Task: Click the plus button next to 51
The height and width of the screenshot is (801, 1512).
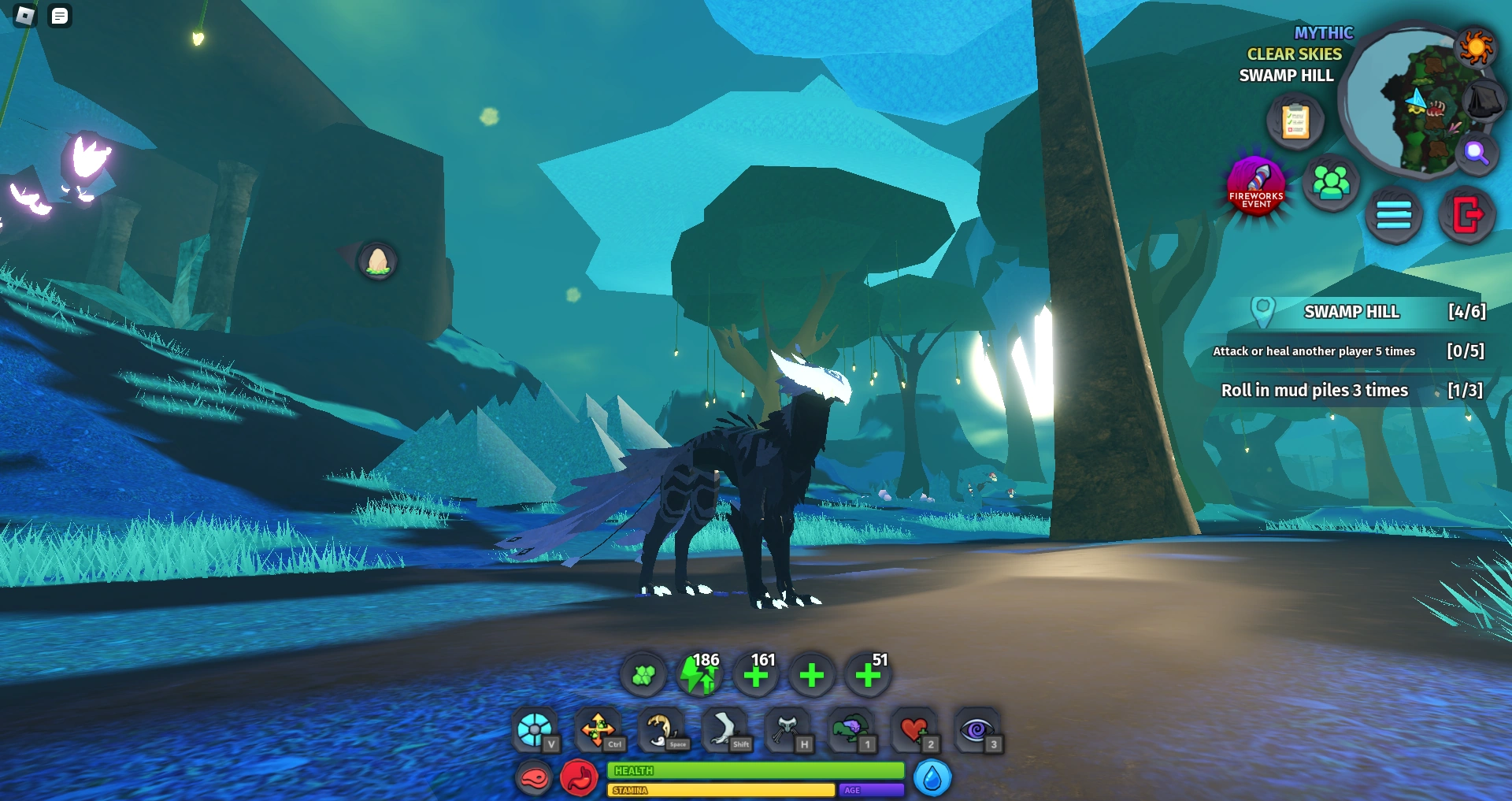Action: point(866,675)
